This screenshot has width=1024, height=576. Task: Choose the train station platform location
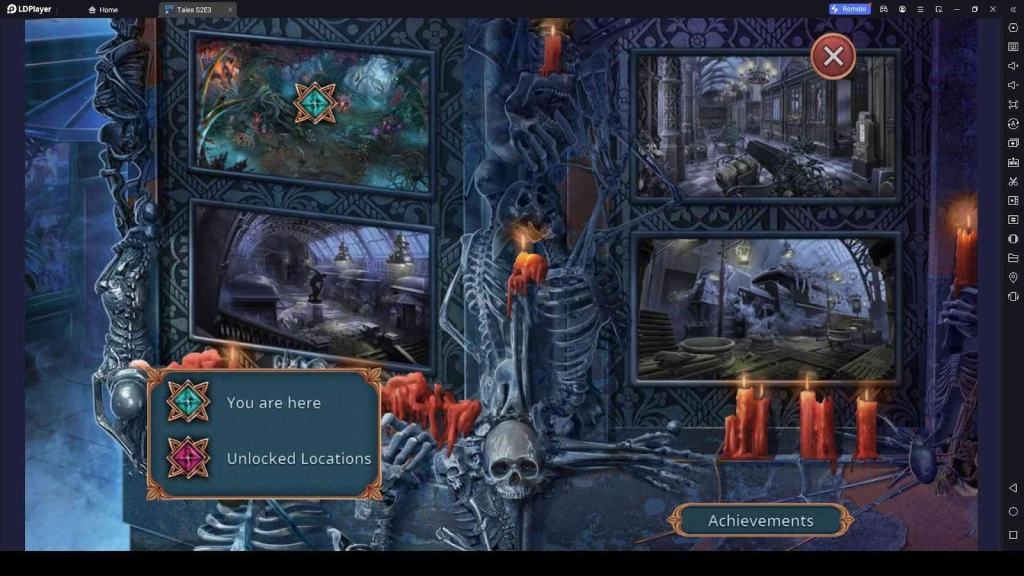[312, 283]
